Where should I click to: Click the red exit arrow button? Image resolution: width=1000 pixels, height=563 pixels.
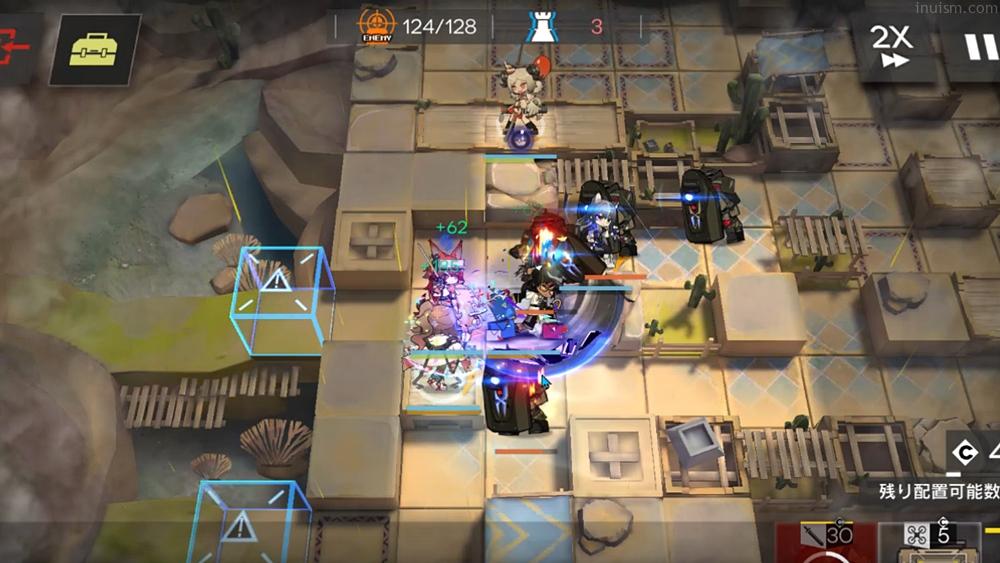coord(17,48)
